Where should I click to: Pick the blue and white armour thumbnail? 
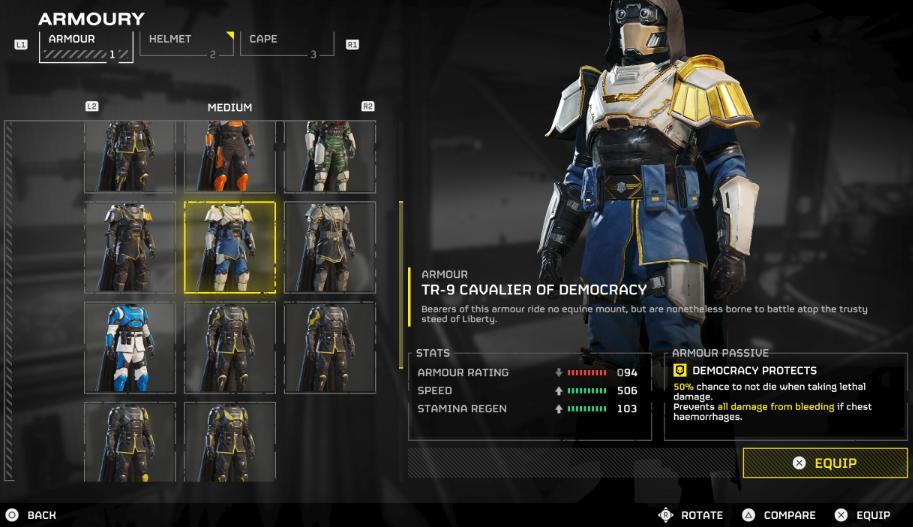[130, 347]
